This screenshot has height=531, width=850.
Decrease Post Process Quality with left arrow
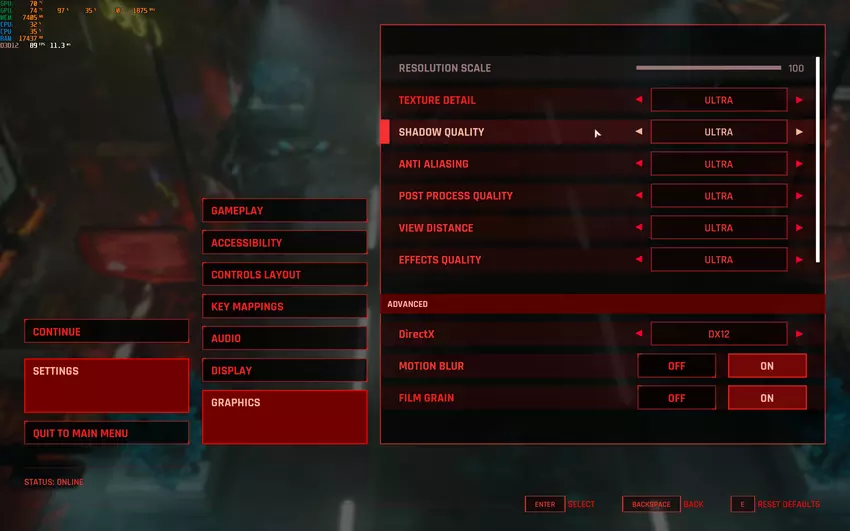[x=639, y=196]
